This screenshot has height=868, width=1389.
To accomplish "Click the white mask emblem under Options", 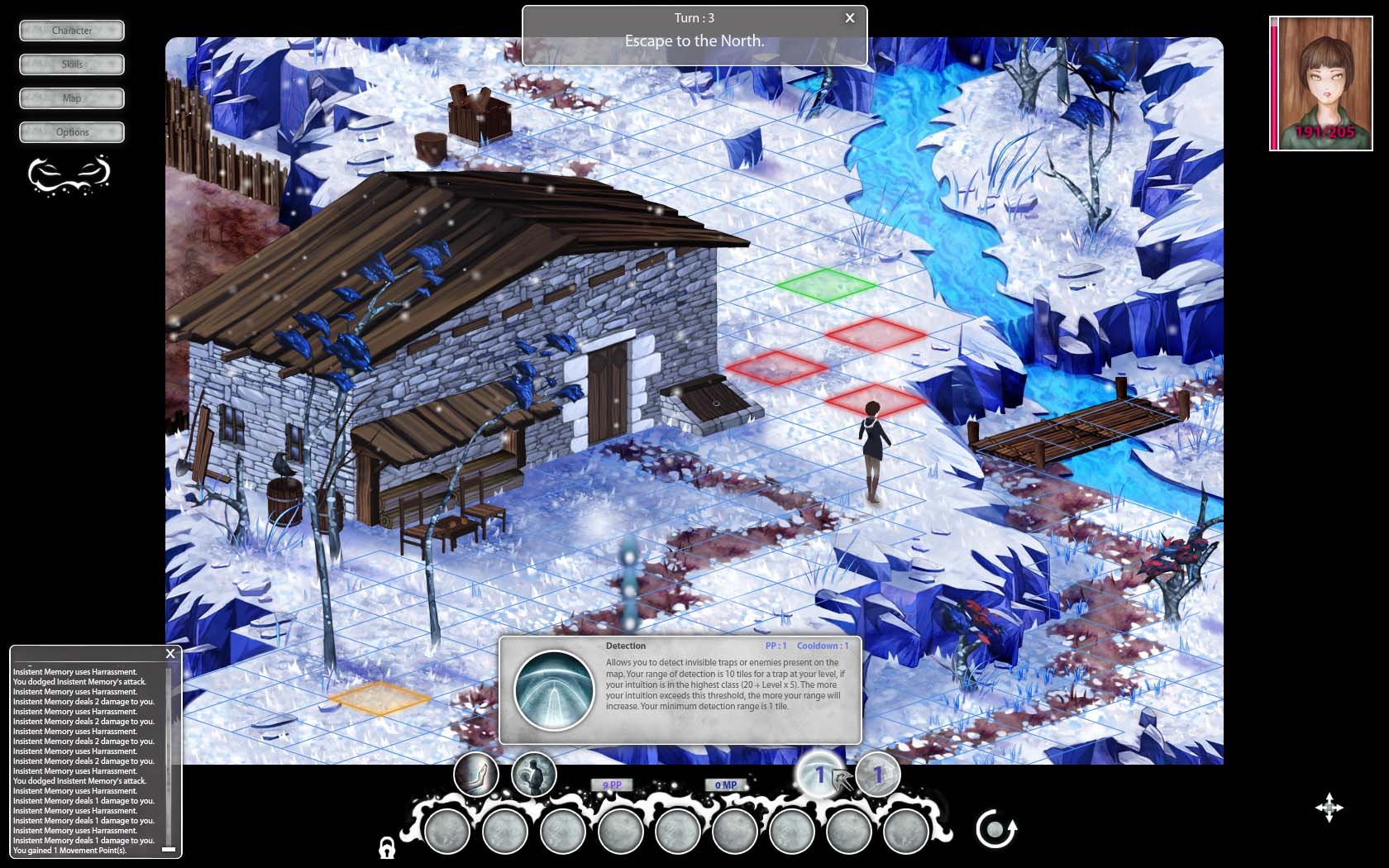I will point(70,175).
